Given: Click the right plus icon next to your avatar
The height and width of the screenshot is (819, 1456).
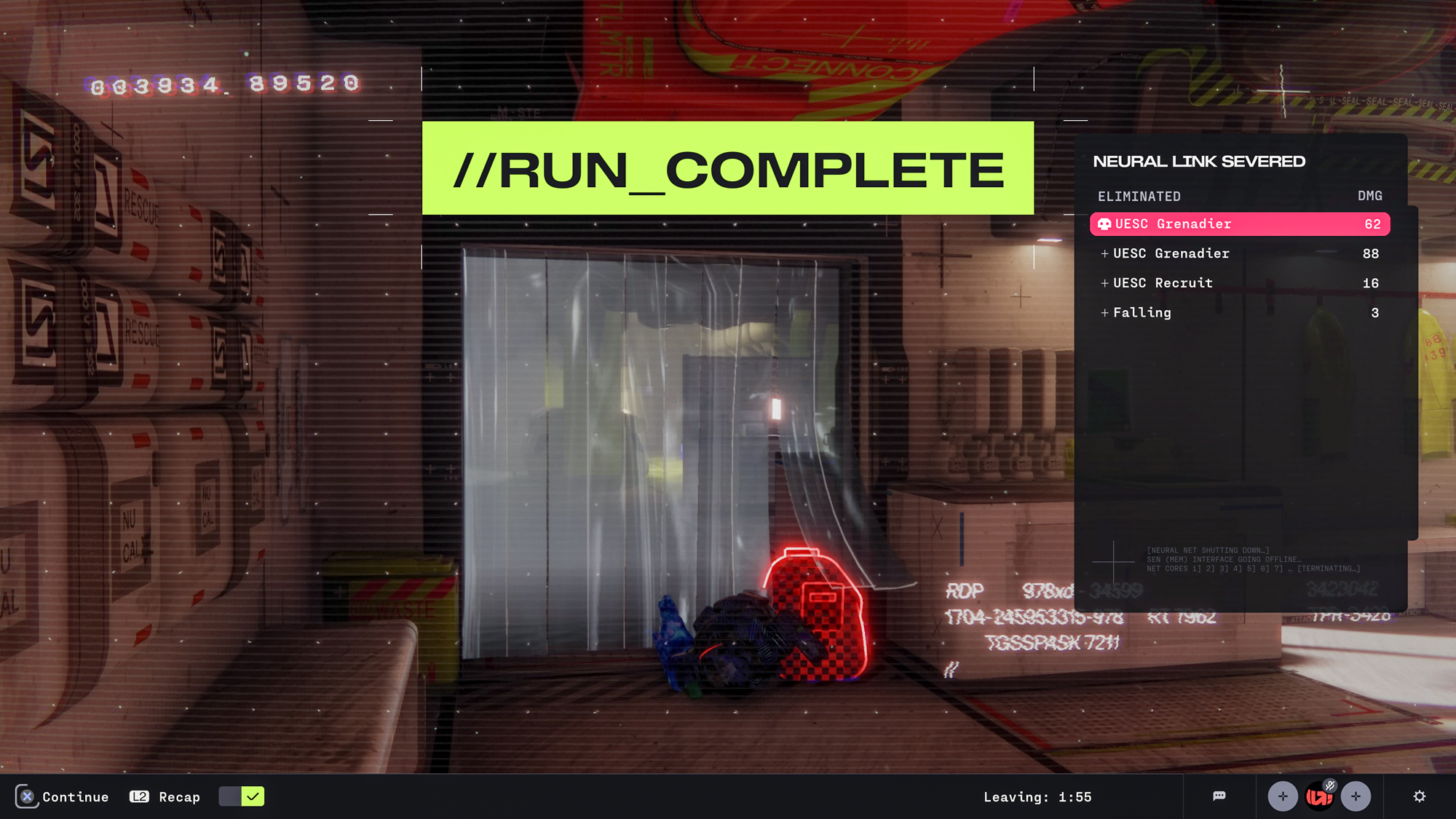Looking at the screenshot, I should click(x=1356, y=796).
